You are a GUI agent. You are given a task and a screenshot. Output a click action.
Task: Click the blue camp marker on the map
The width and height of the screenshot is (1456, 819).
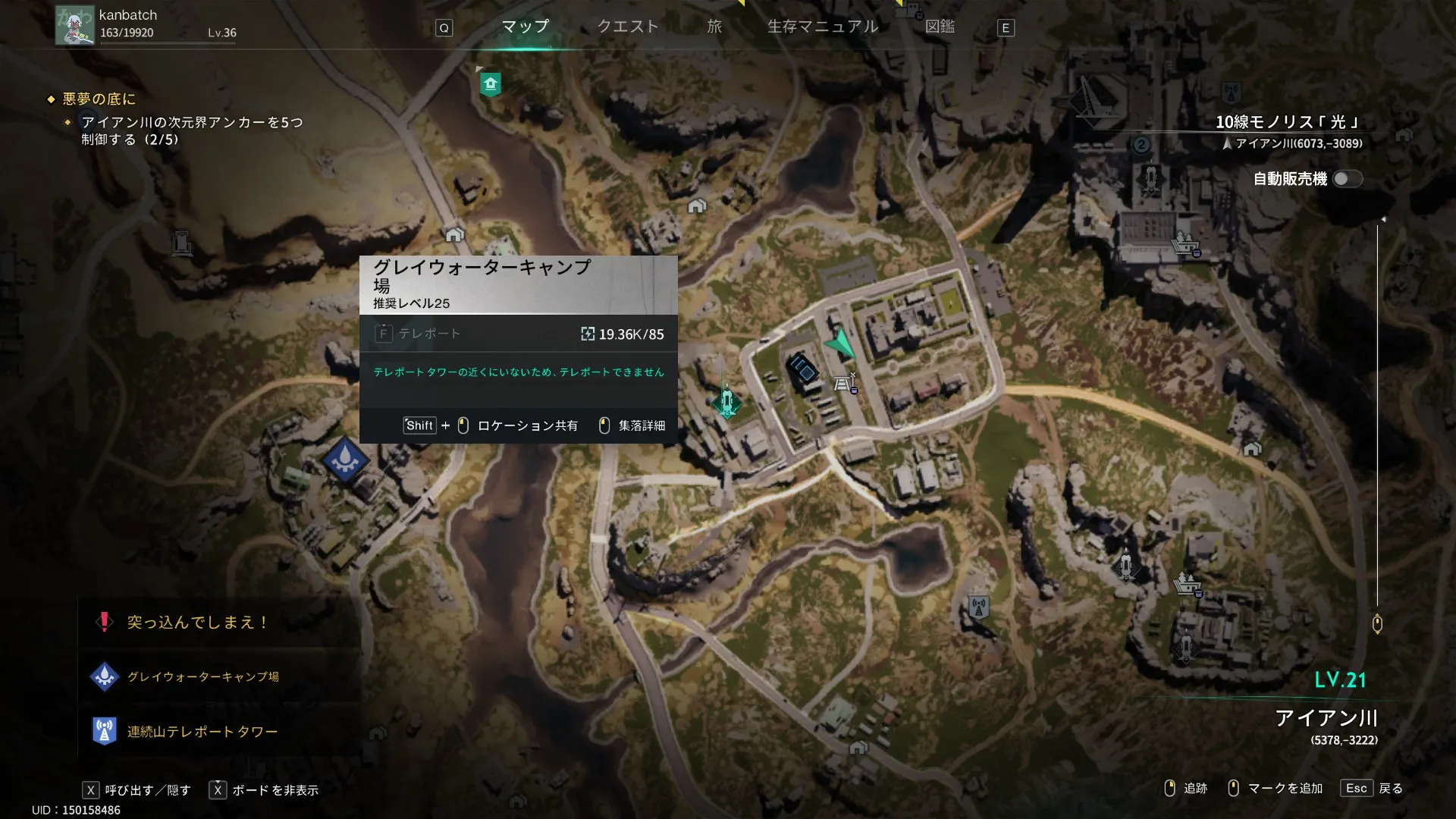point(345,460)
